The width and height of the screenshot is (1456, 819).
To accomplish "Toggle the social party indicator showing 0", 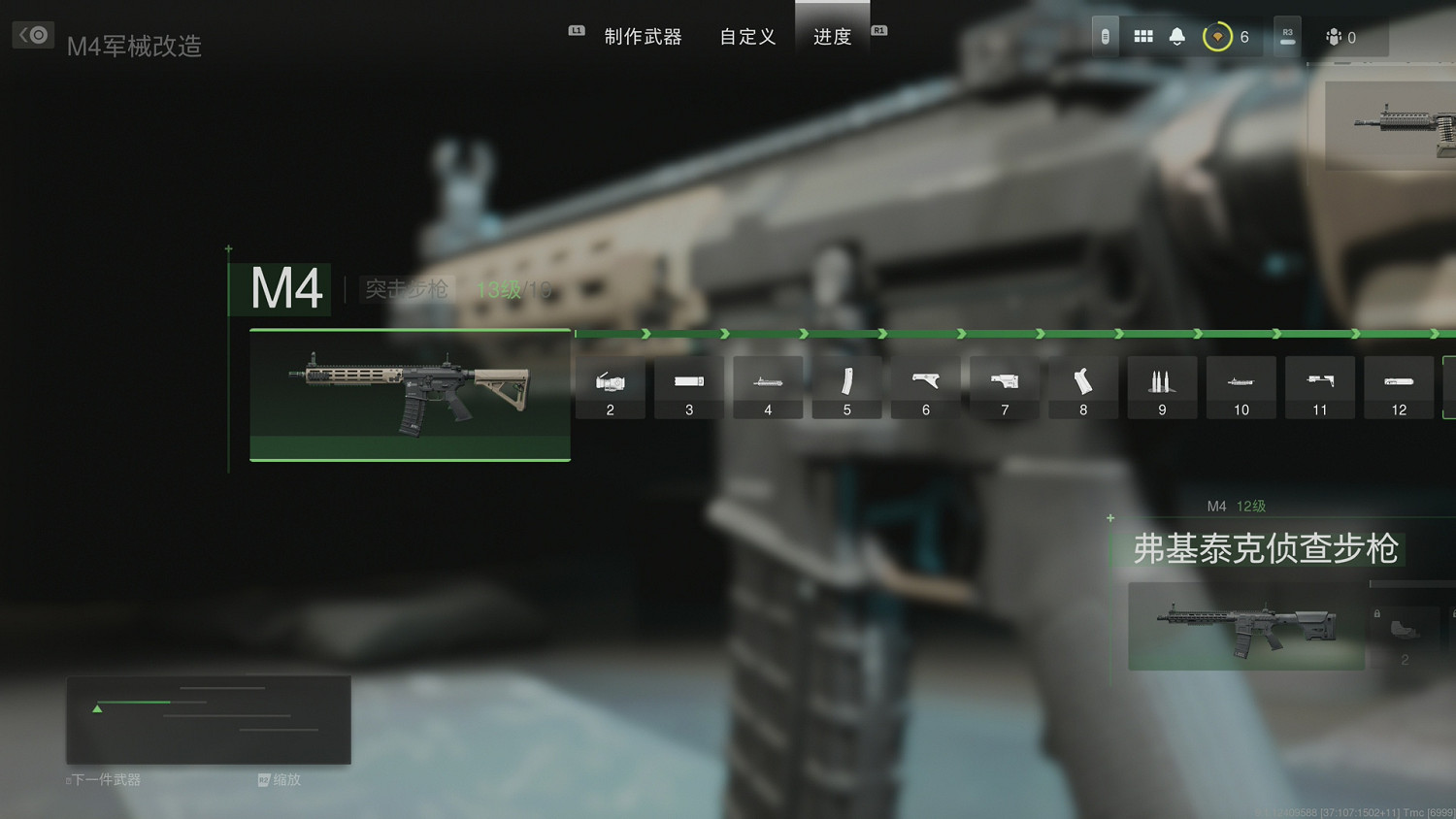I will pyautogui.click(x=1340, y=37).
